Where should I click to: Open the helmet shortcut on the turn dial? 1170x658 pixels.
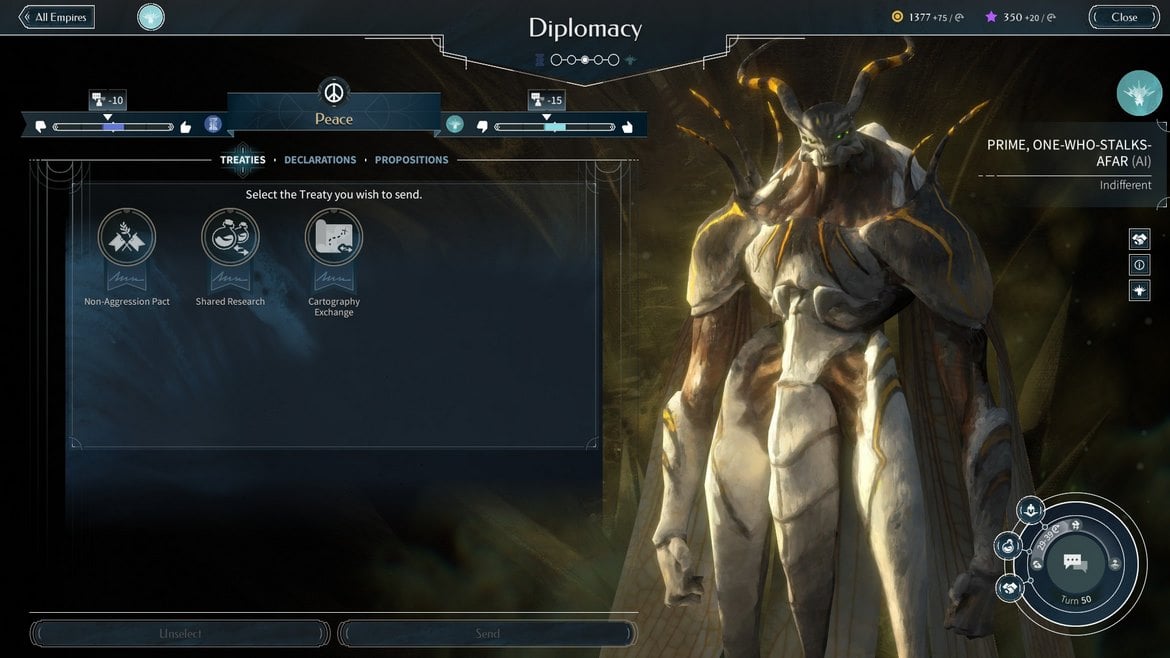click(x=1030, y=511)
